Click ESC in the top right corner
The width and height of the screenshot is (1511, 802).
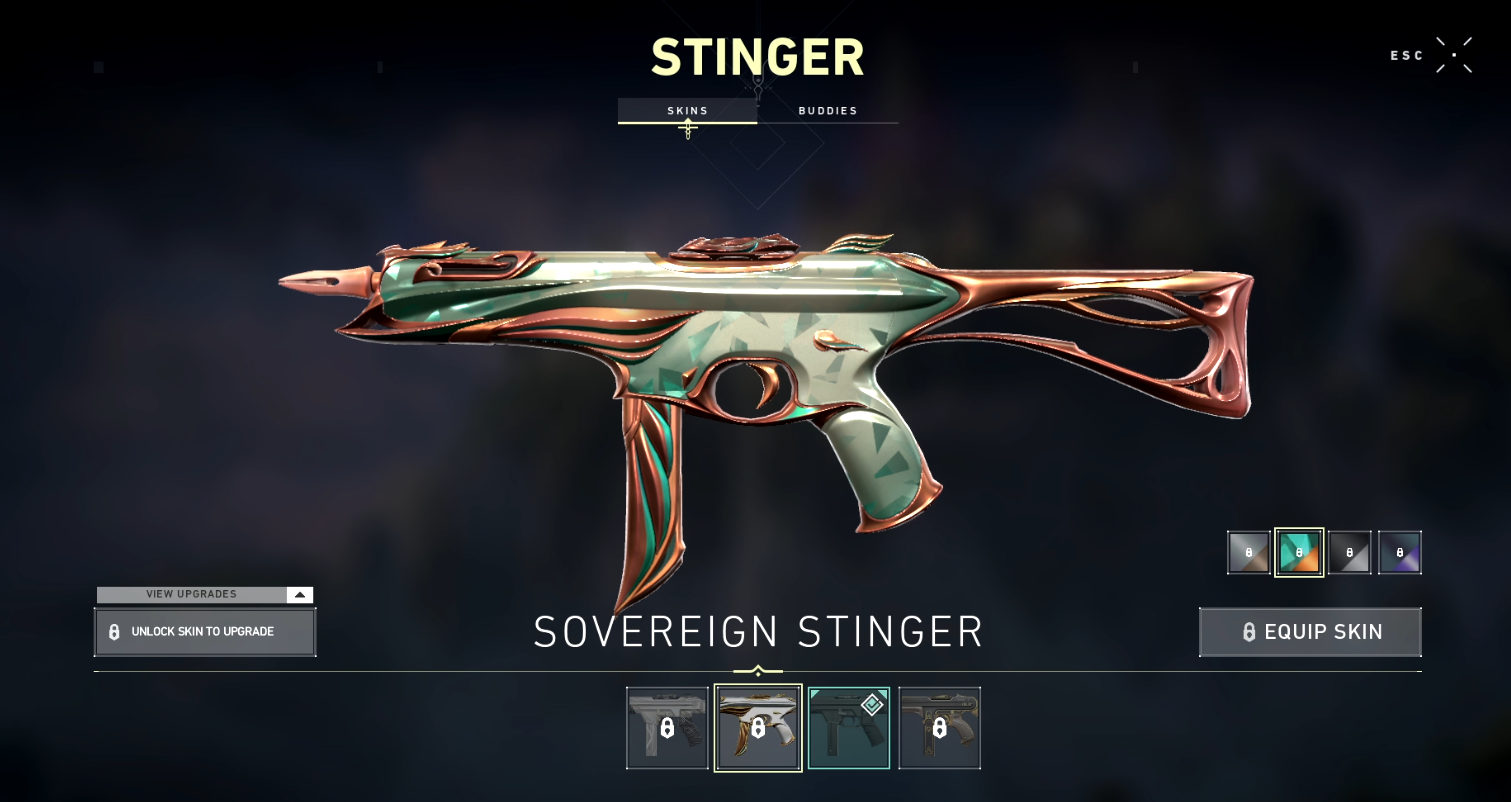coord(1406,56)
